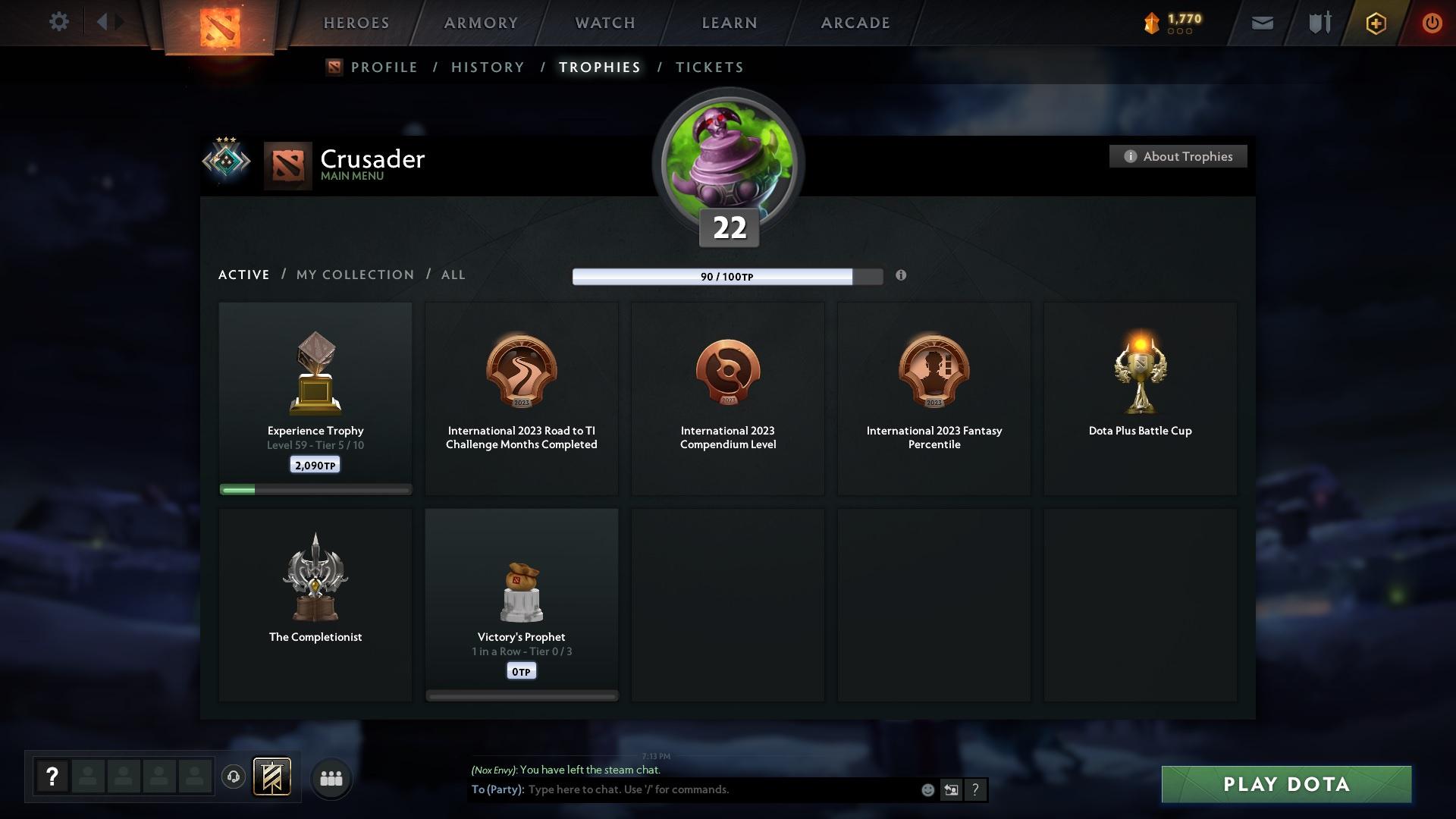The image size is (1456, 819).
Task: Click the voice chat headset icon
Action: click(x=234, y=777)
